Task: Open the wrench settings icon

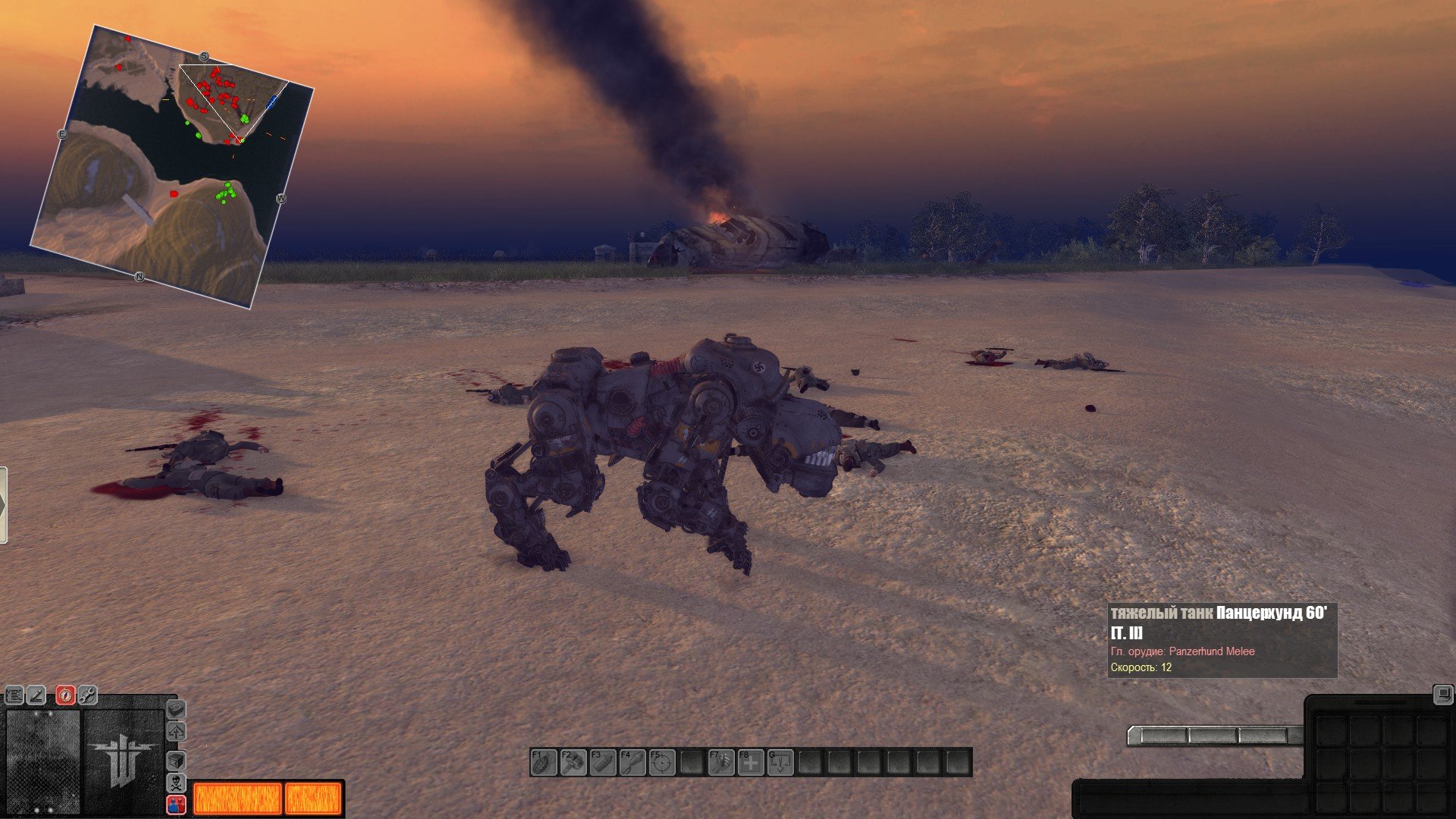Action: [x=87, y=695]
